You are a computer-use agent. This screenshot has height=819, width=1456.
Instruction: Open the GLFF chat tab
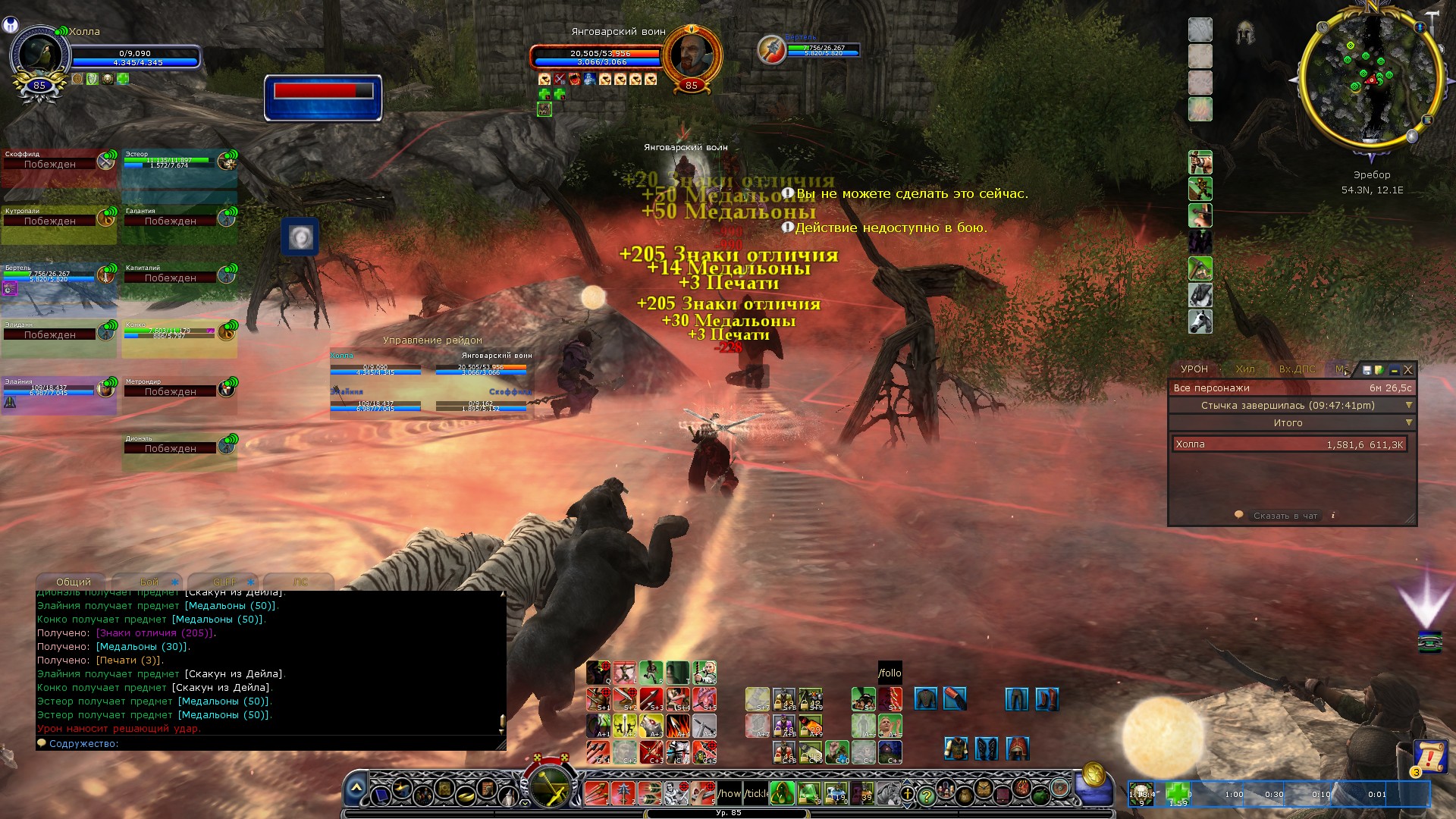[224, 582]
